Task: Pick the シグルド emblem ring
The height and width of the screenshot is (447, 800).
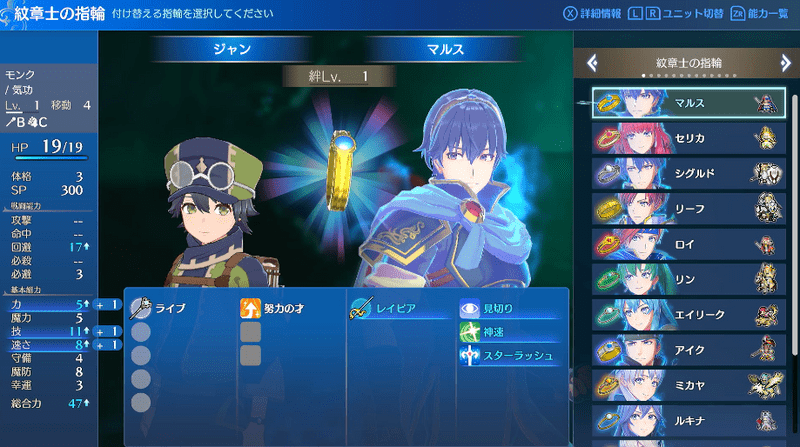Action: (x=688, y=172)
